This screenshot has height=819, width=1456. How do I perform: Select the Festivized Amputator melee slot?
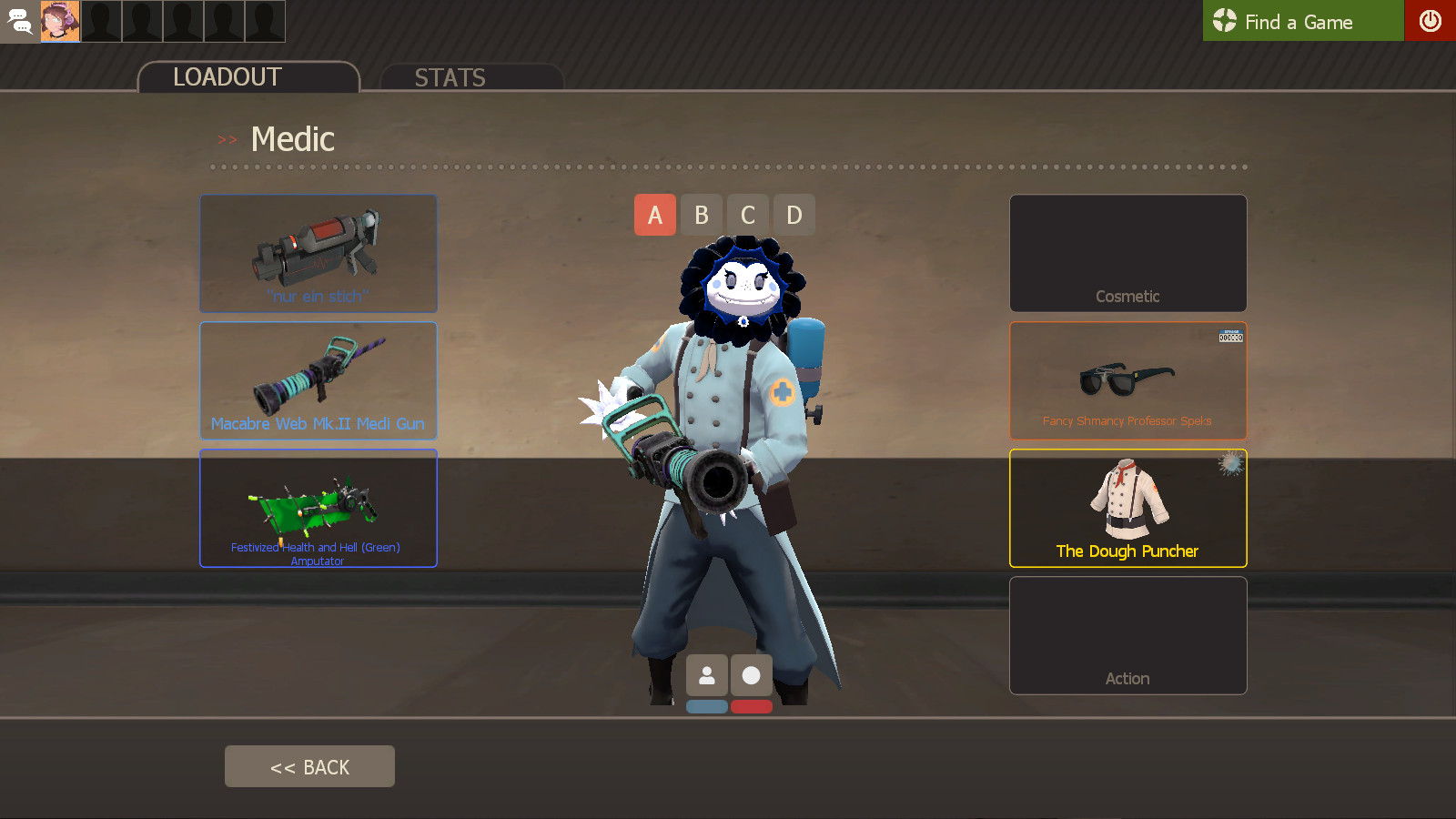318,508
